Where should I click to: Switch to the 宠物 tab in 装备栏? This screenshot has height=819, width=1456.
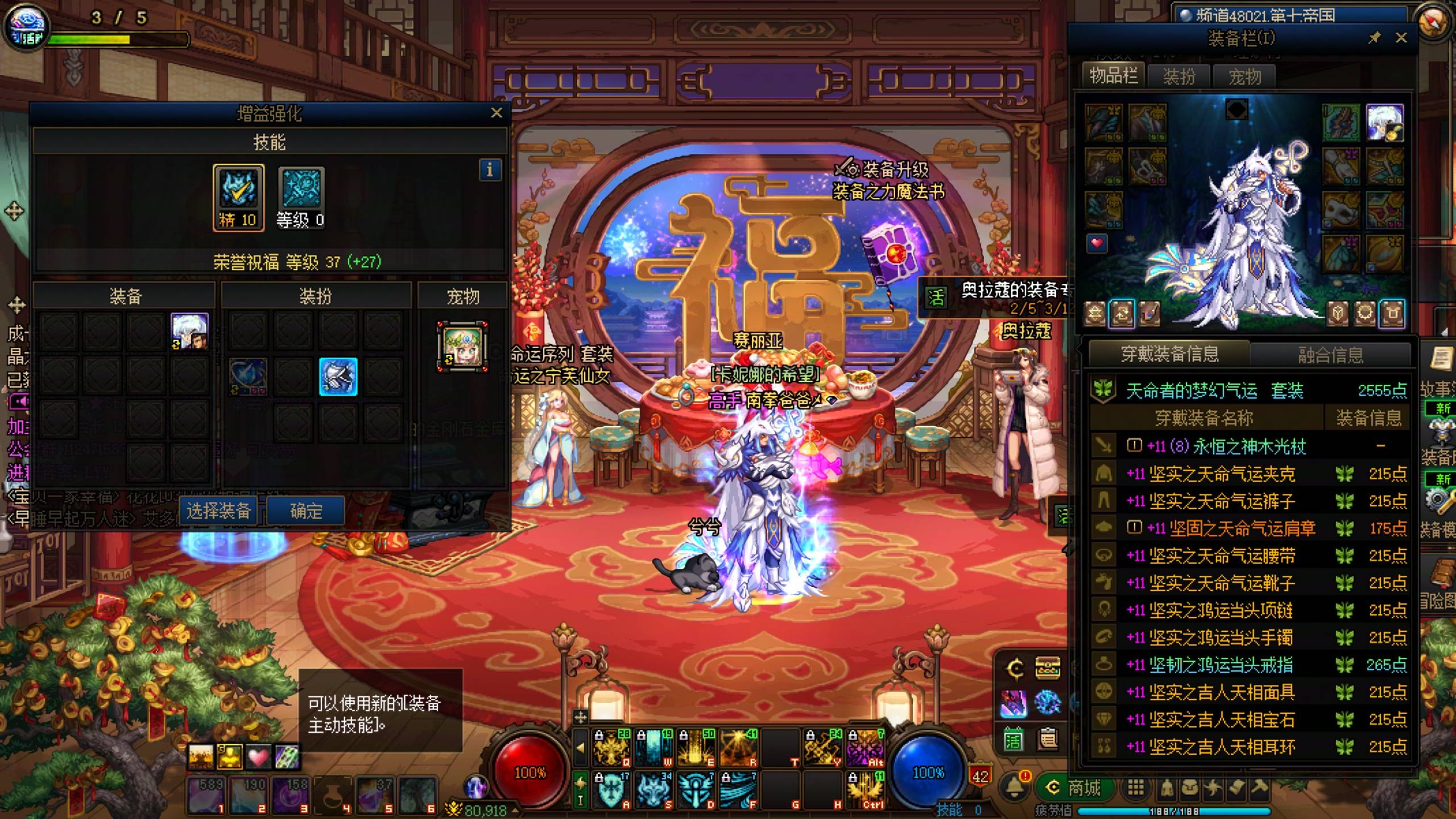tap(1244, 76)
